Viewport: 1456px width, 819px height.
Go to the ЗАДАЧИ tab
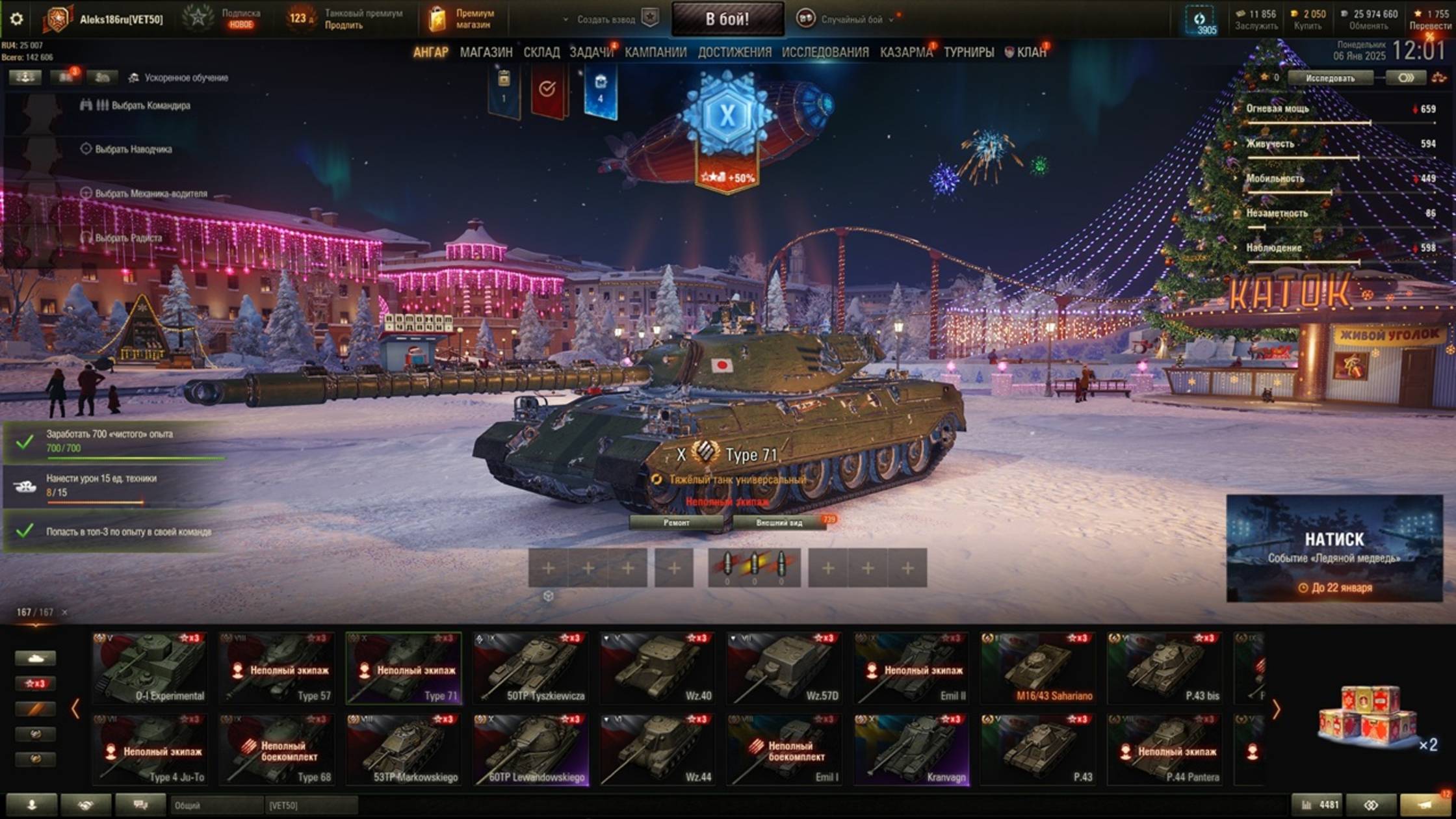pos(591,52)
